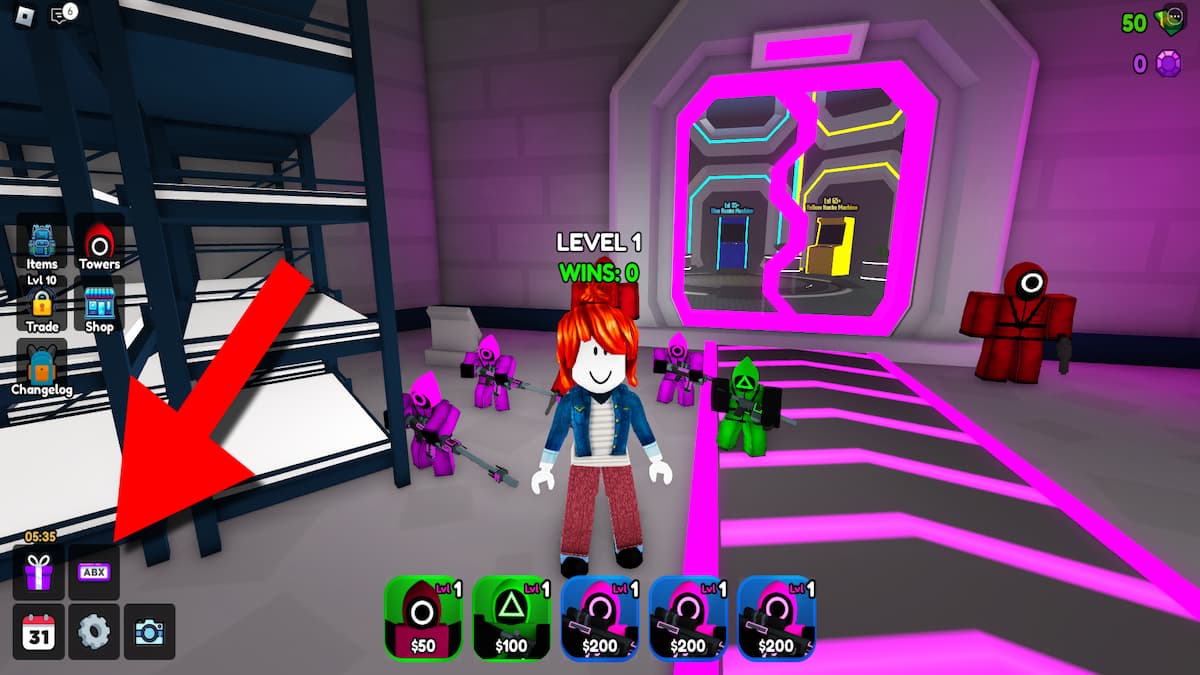Open the gear settings icon
Viewport: 1200px width, 675px height.
pyautogui.click(x=94, y=631)
